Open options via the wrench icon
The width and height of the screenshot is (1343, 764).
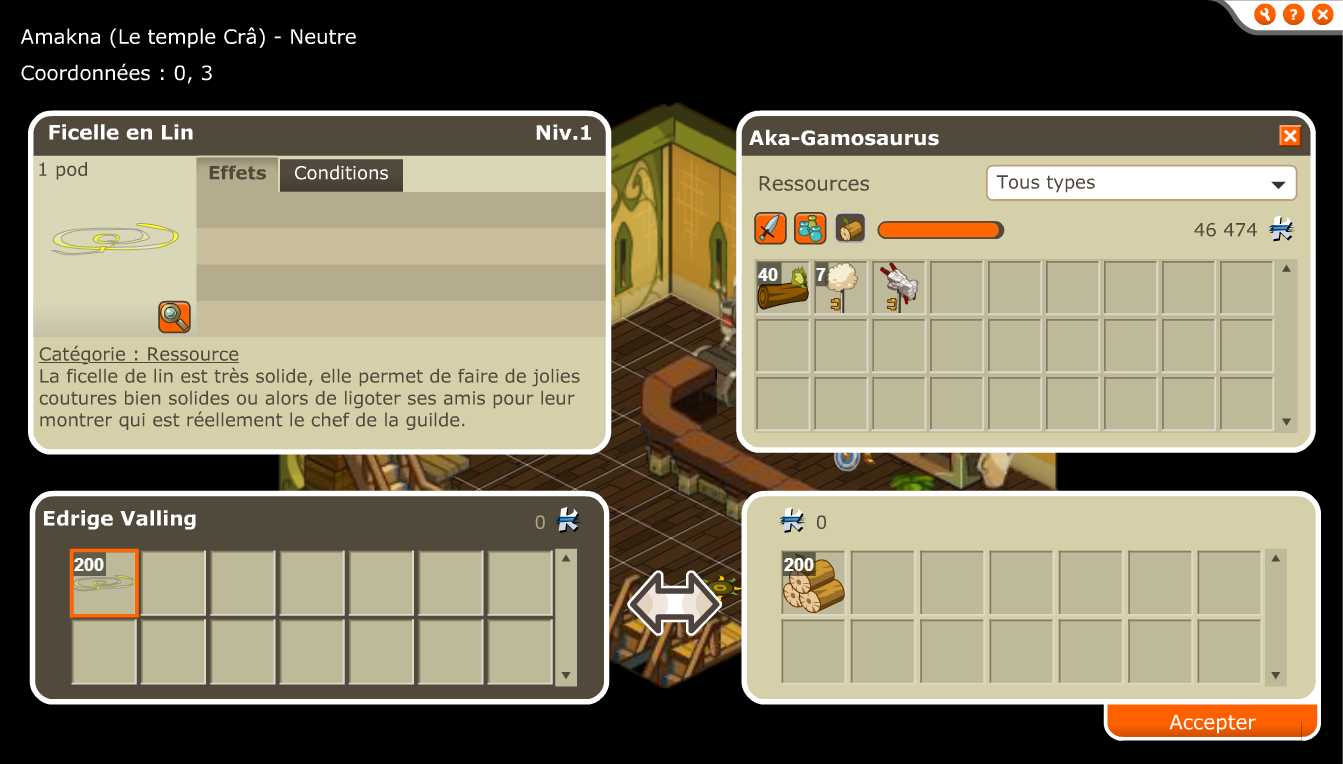point(1265,14)
